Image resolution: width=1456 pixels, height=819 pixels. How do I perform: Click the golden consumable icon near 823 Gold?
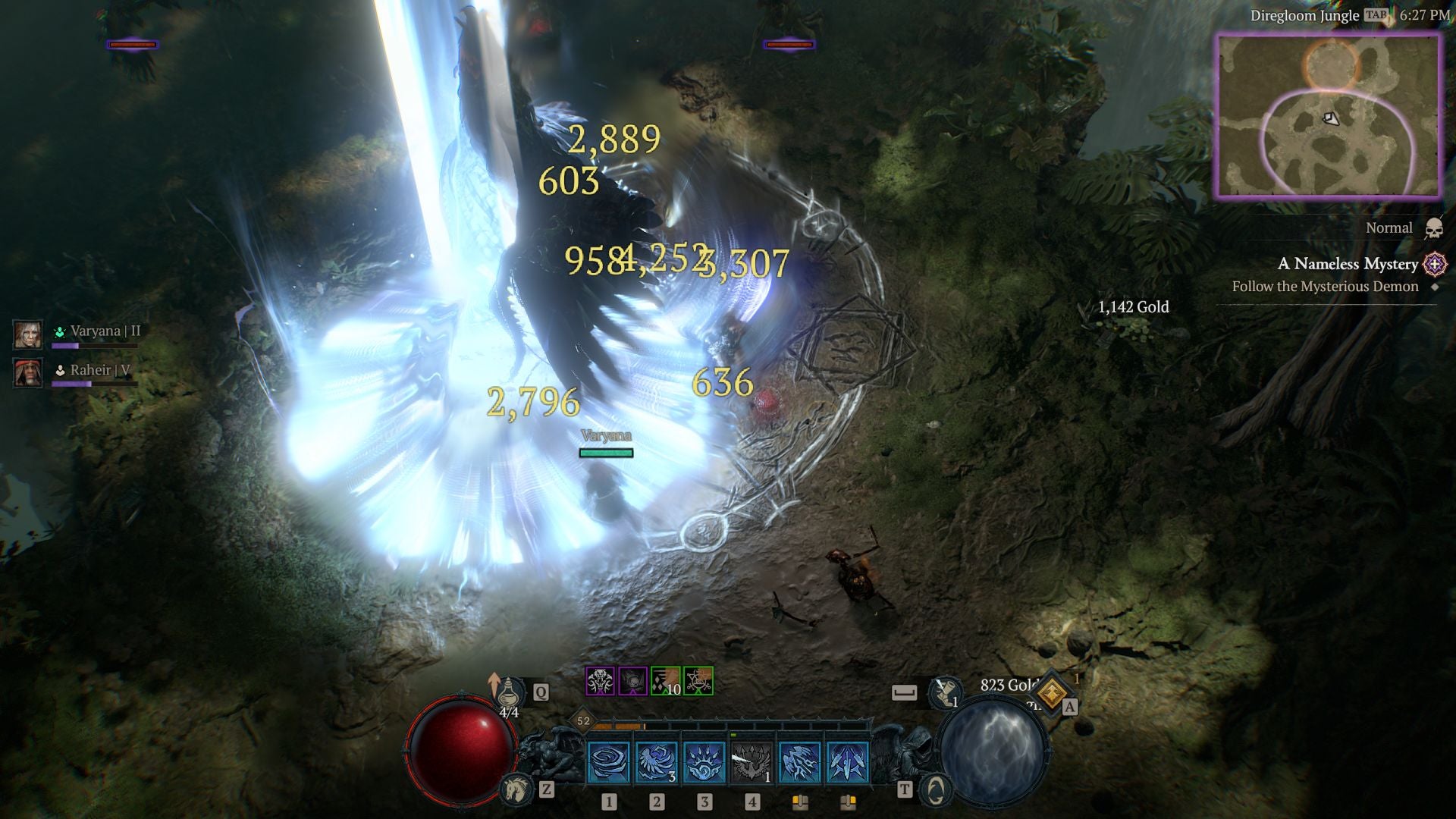pos(1053,693)
